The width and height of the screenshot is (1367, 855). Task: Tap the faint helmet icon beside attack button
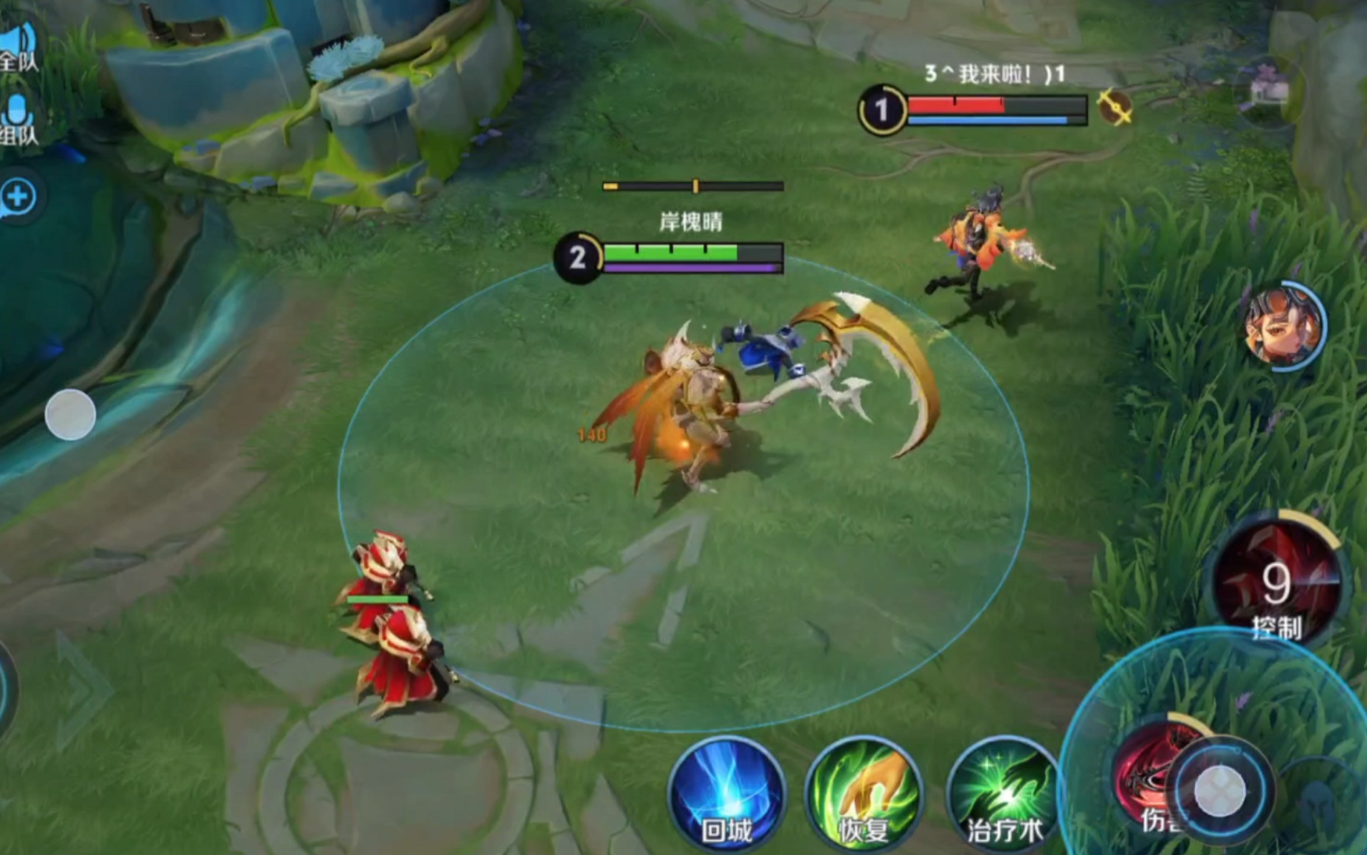pyautogui.click(x=1320, y=800)
